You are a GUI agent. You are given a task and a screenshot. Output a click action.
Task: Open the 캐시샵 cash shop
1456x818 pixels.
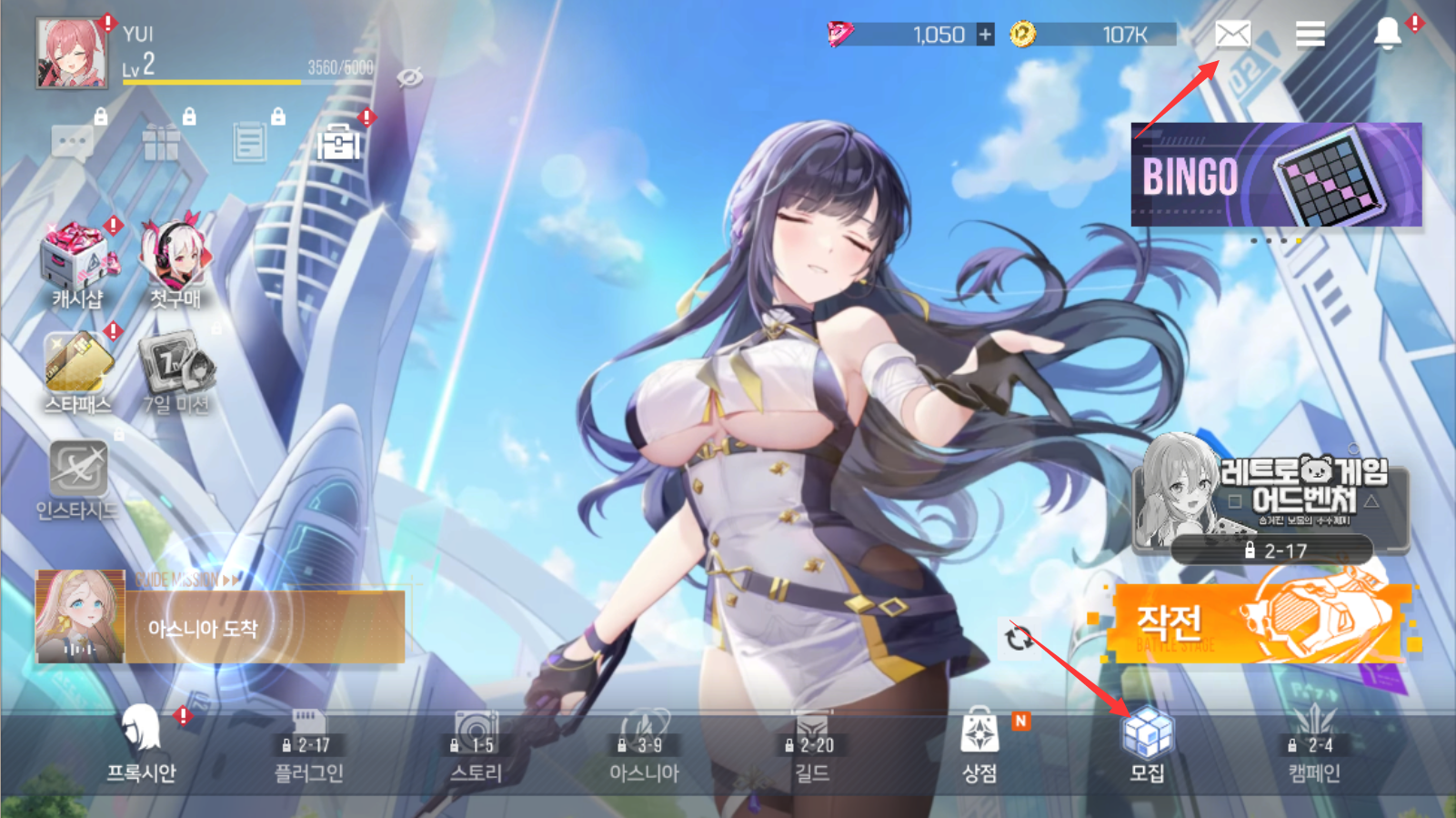point(78,264)
